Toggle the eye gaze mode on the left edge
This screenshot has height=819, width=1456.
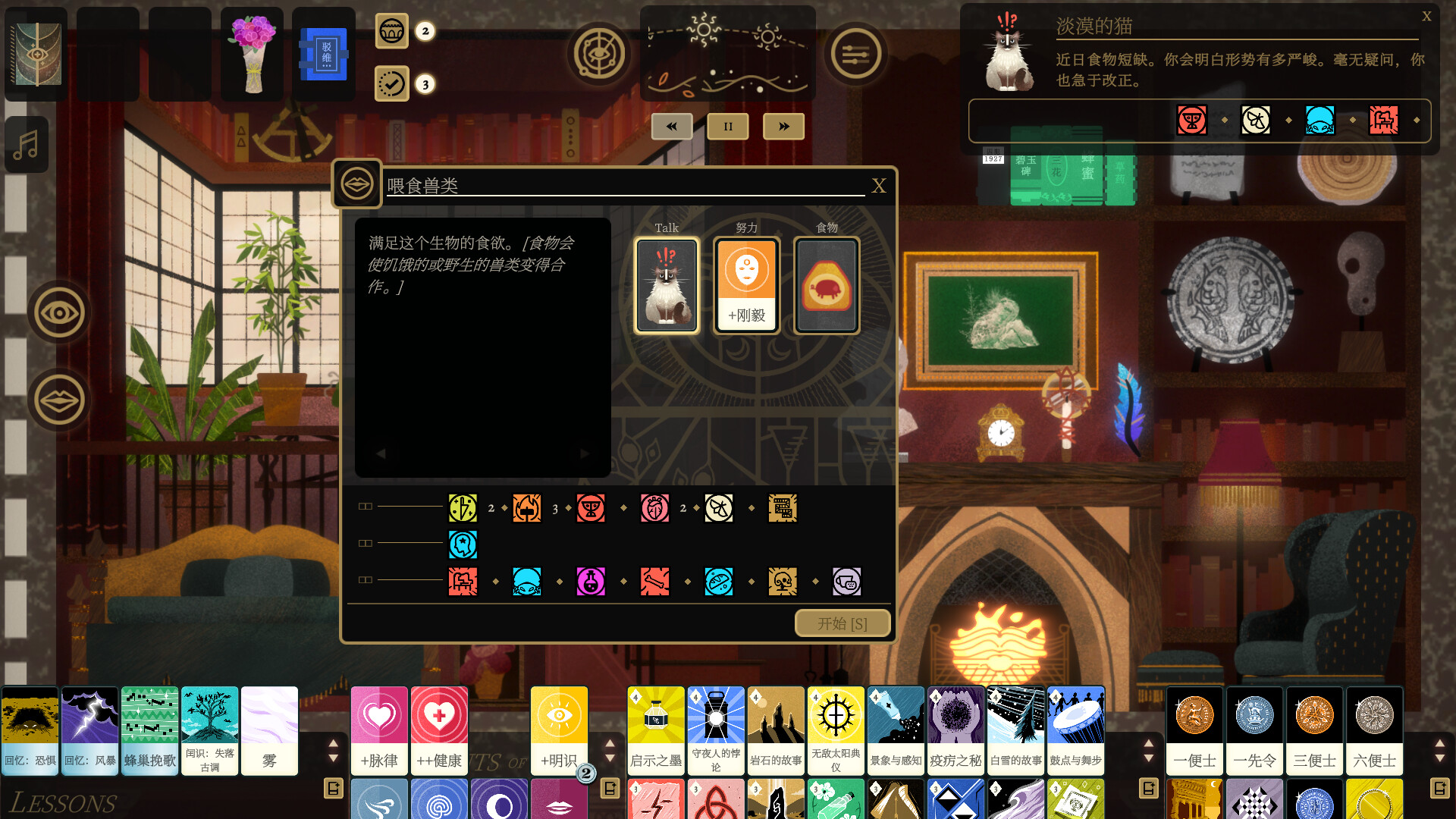pos(58,312)
